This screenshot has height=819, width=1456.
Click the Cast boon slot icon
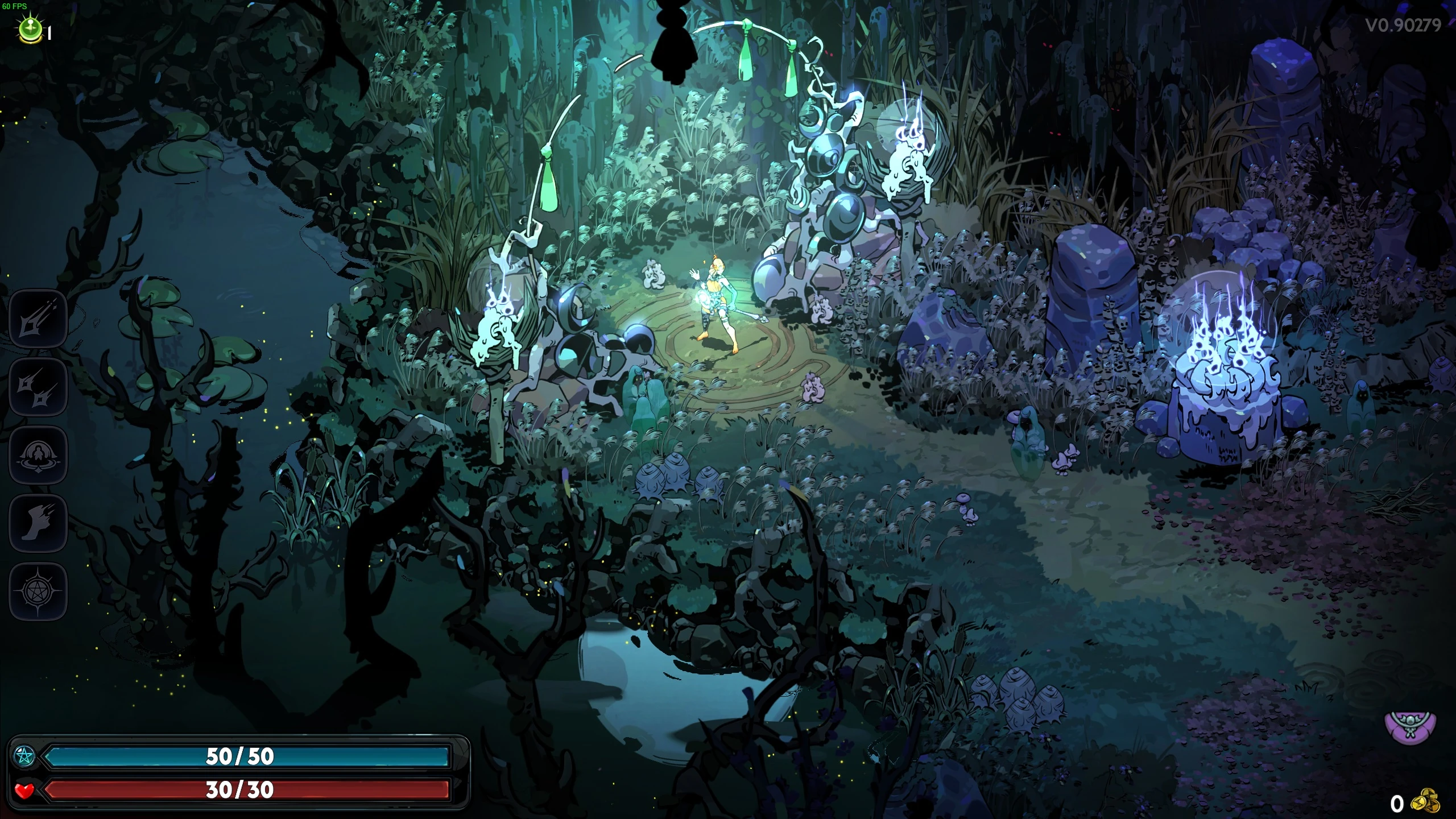(38, 454)
